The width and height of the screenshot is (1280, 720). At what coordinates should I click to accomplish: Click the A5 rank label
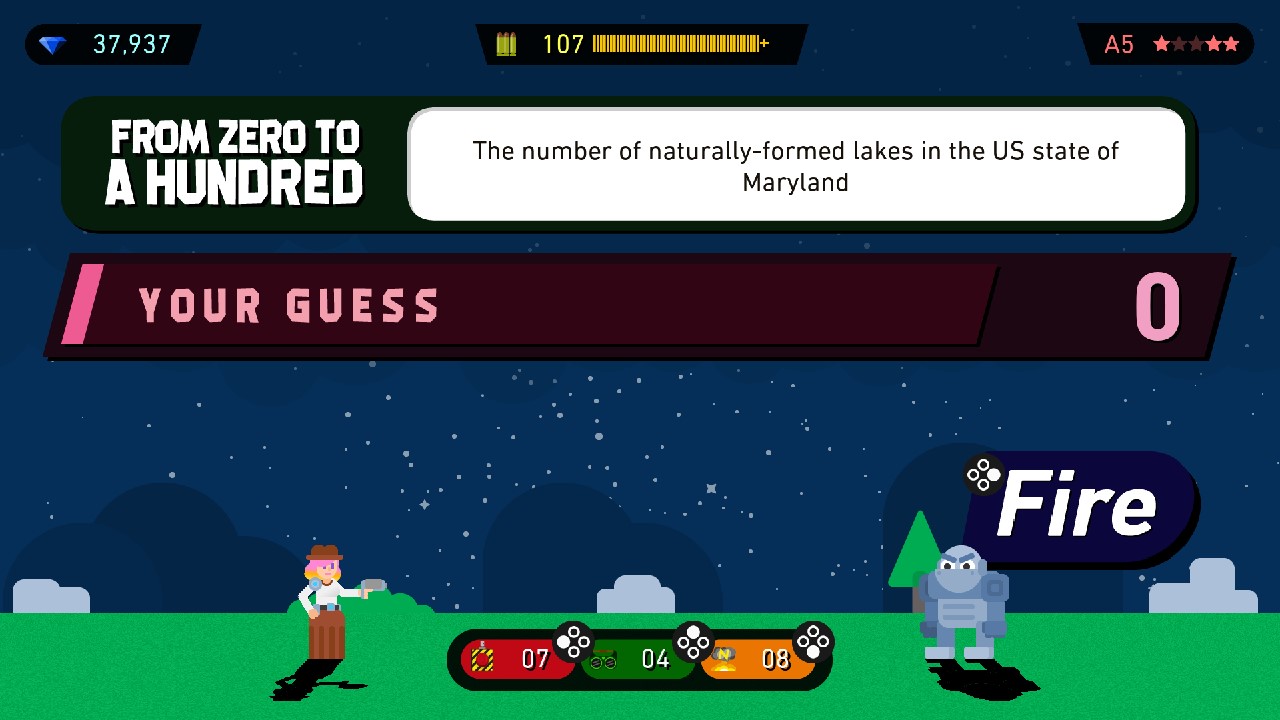[1119, 44]
